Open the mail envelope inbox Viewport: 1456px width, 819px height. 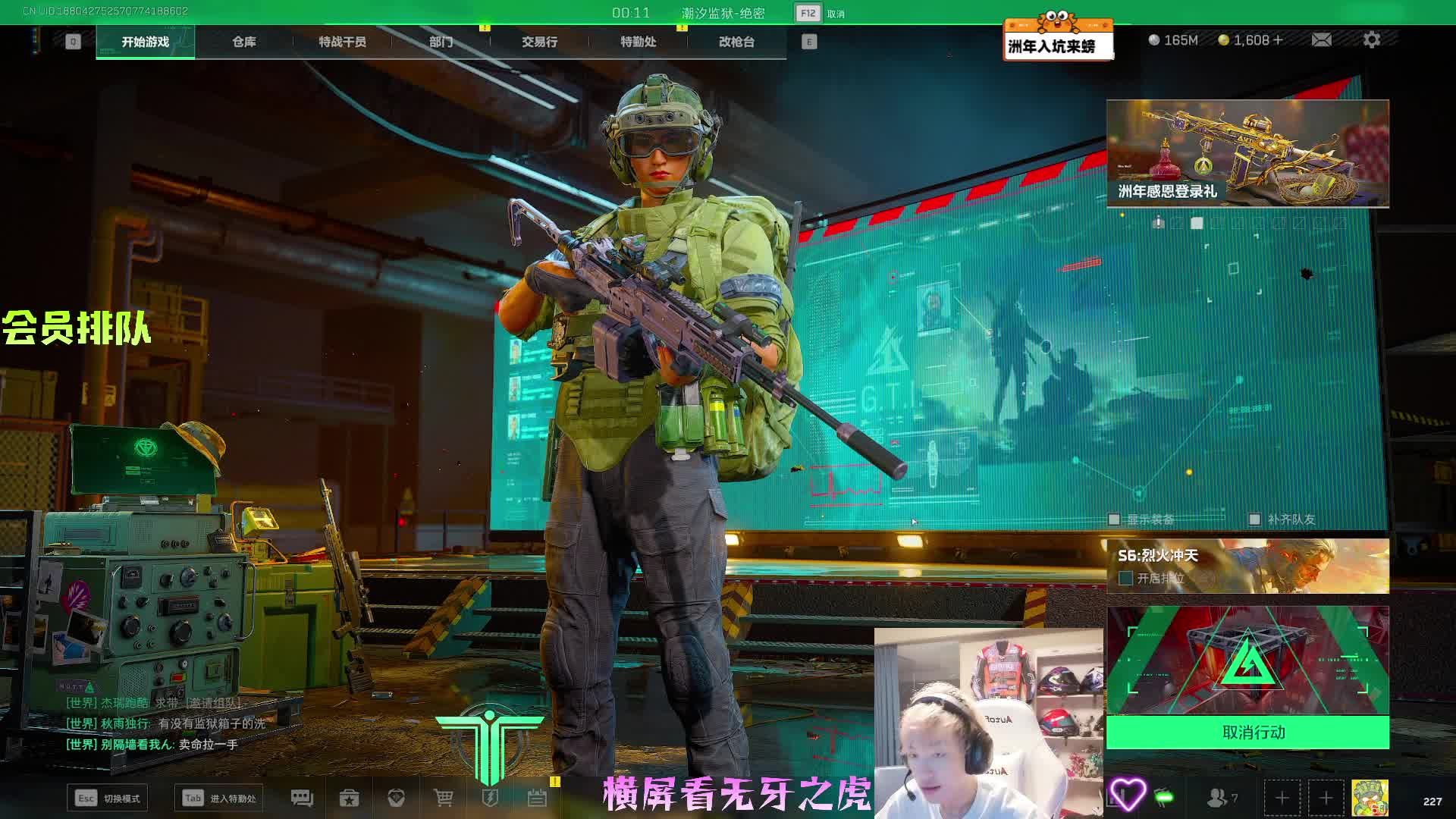point(1321,39)
